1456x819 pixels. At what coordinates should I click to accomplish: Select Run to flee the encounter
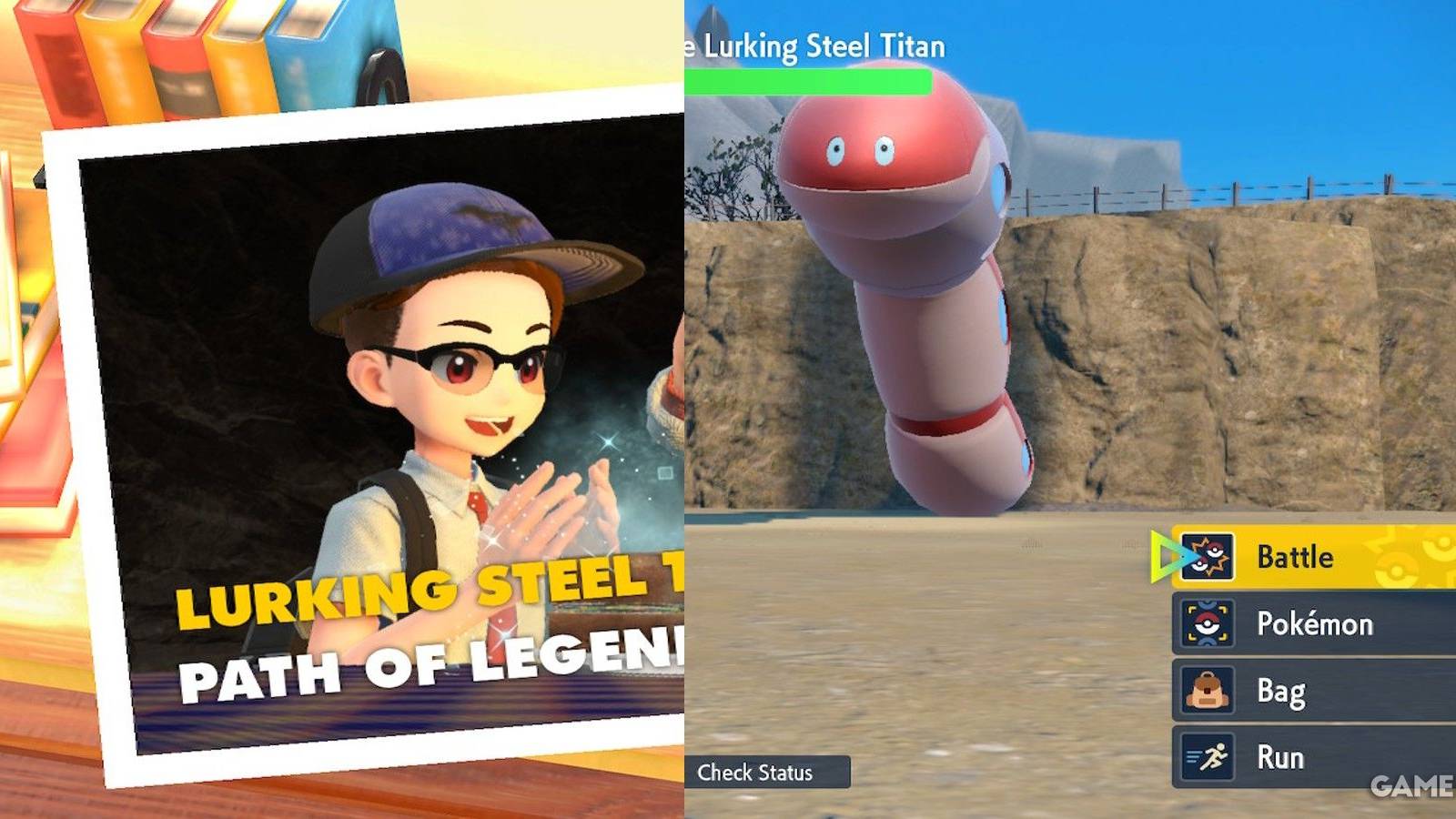(x=1283, y=756)
